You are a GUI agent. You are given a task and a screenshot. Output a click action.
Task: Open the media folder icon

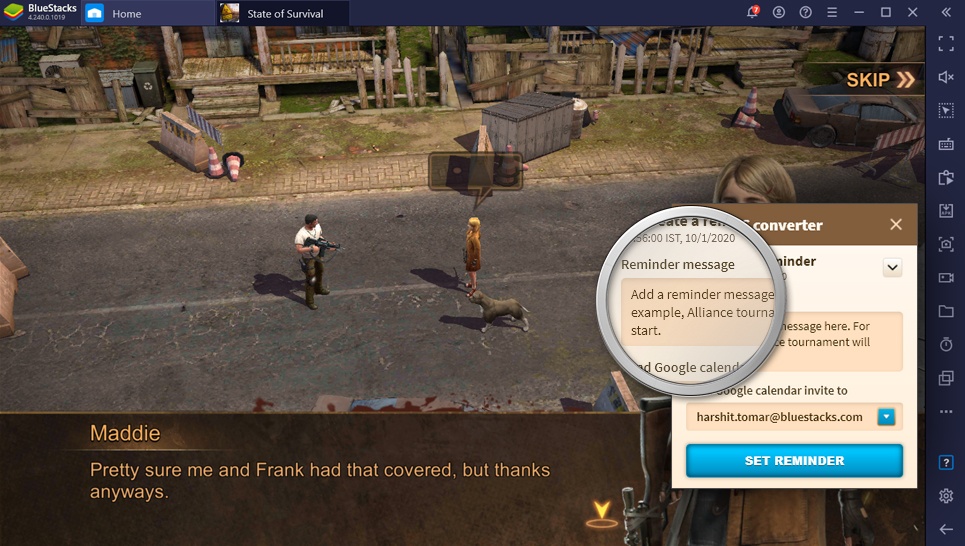[946, 311]
